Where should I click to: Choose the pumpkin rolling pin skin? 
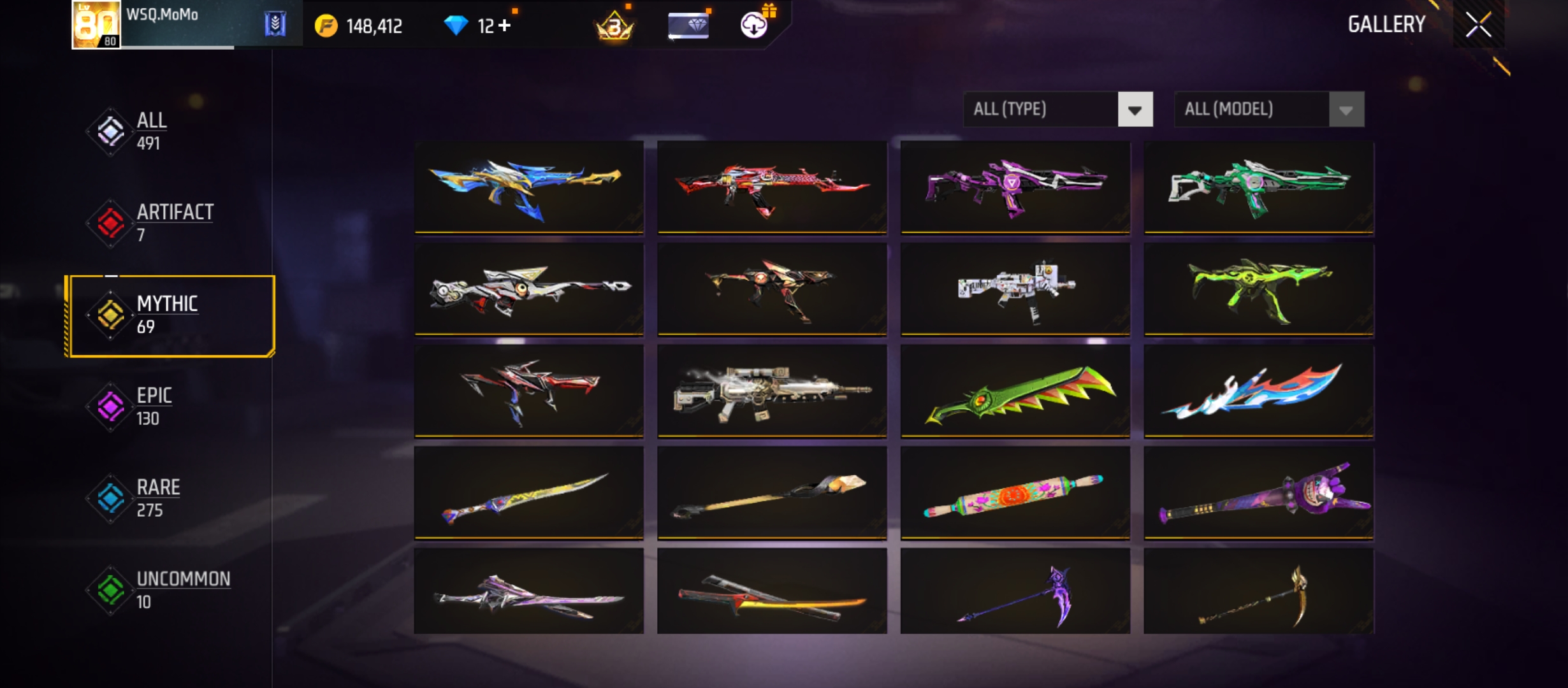coord(1015,493)
